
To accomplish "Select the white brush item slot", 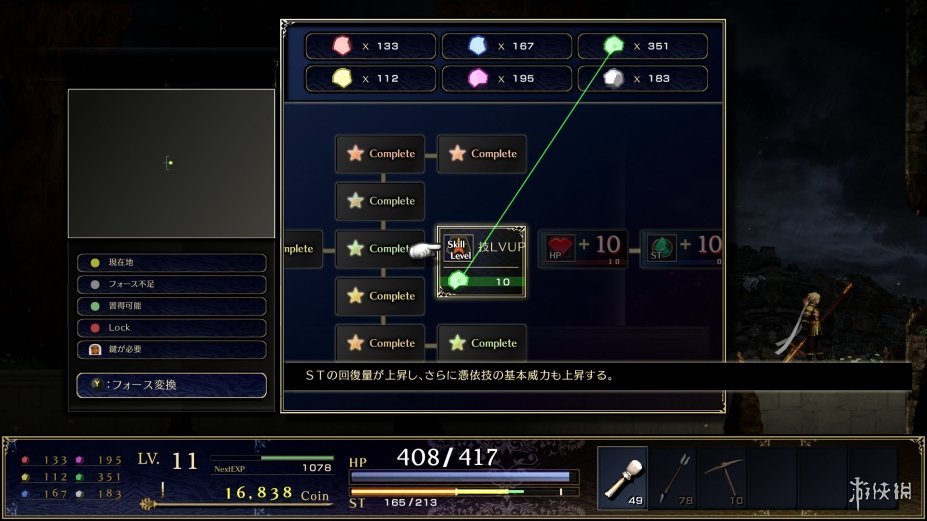I will (x=622, y=478).
